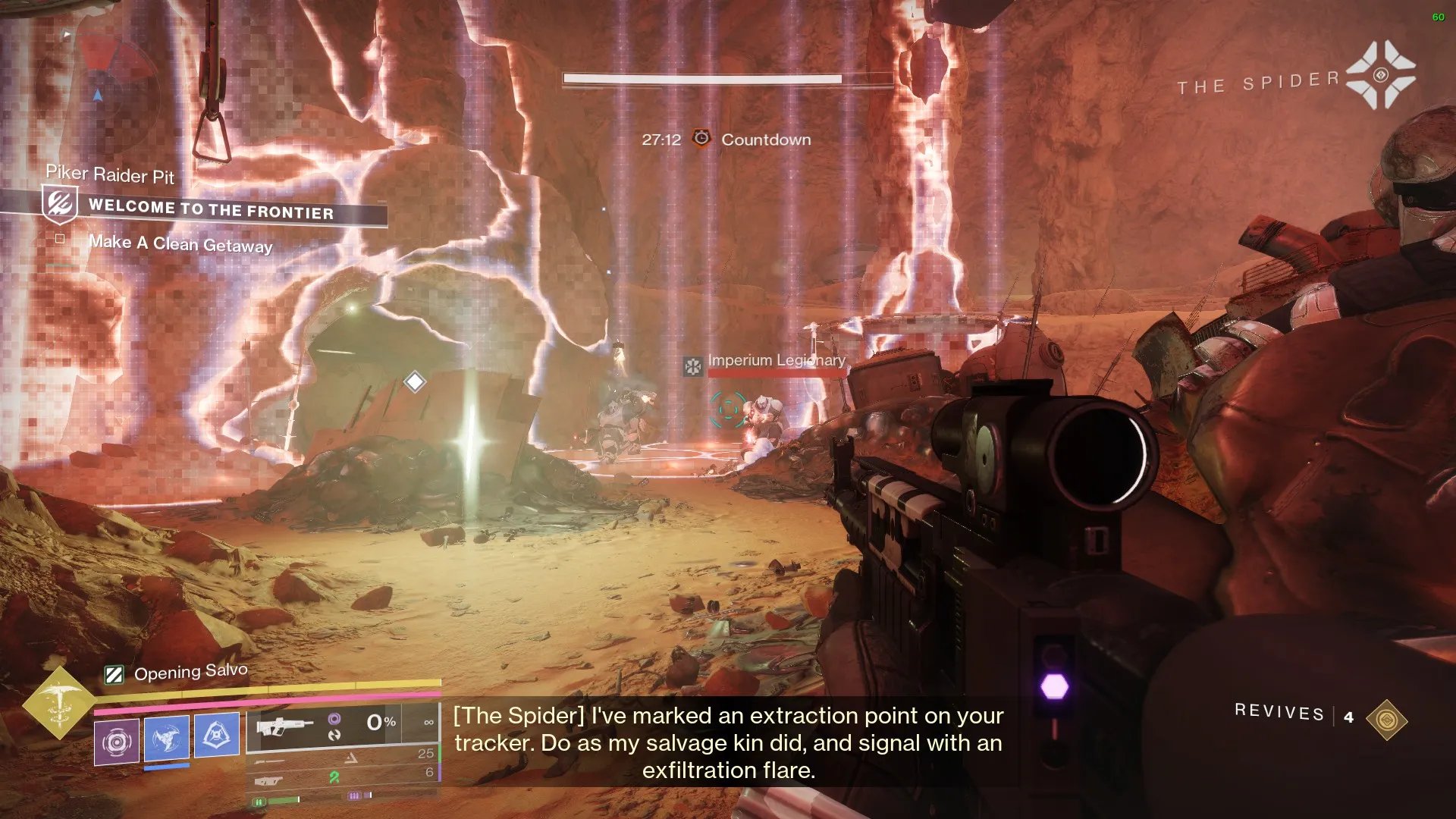Select the golden diamond super ability icon

(59, 702)
